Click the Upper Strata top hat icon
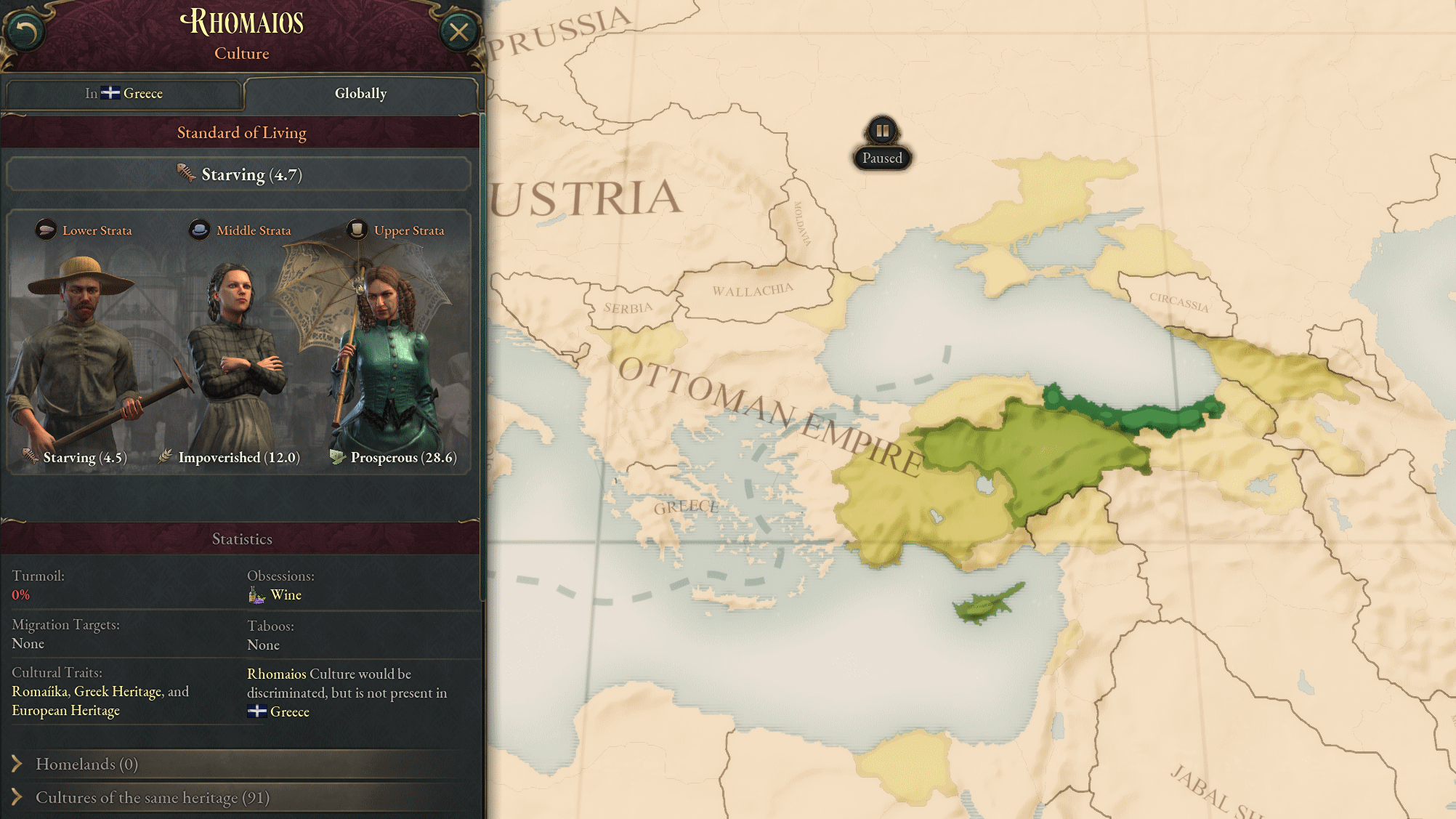The image size is (1456, 819). (x=357, y=230)
